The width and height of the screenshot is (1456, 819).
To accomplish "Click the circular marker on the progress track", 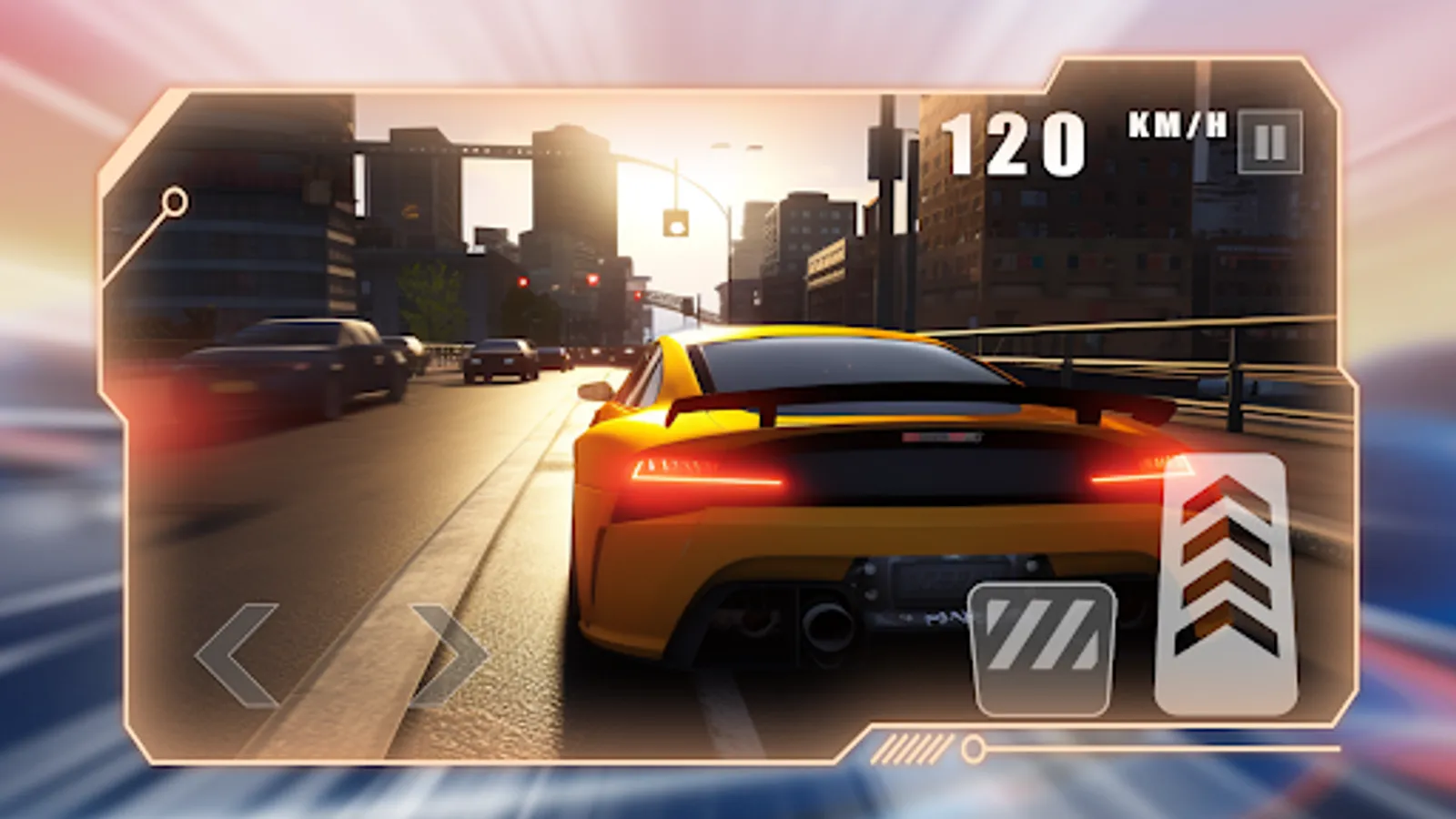I will (x=972, y=749).
